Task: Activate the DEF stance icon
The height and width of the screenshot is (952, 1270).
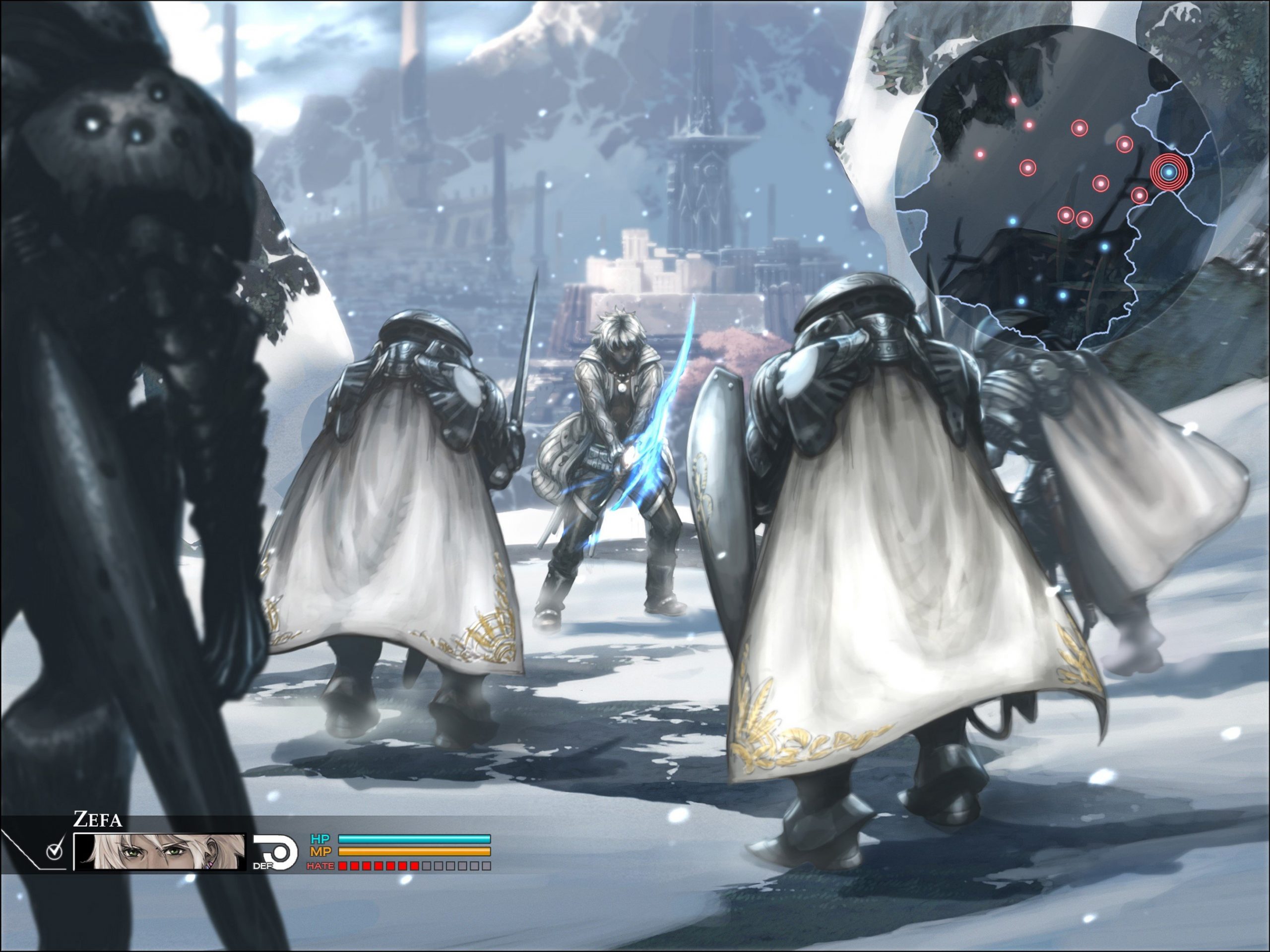Action: point(275,851)
